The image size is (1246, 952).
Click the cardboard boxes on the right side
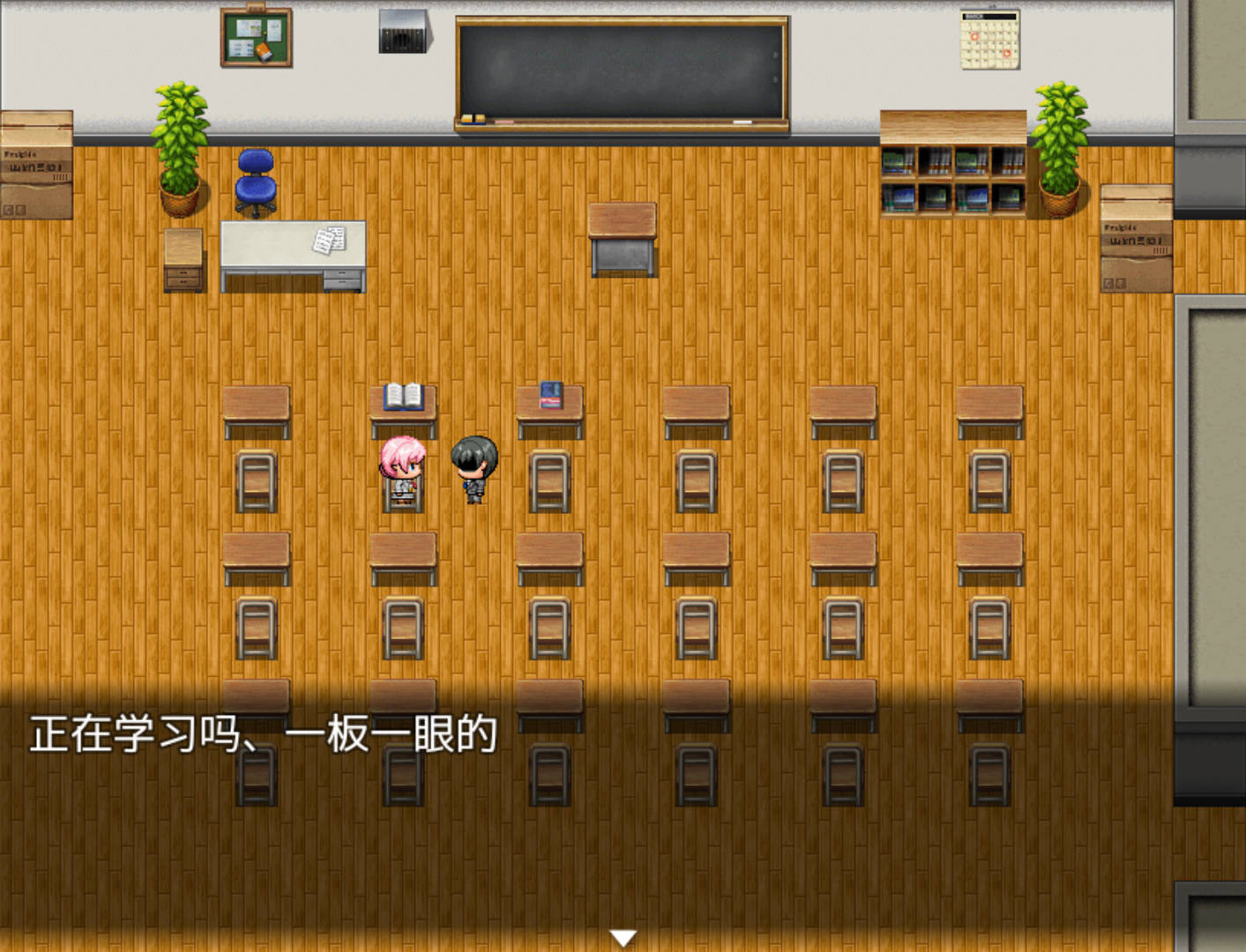coord(1136,238)
